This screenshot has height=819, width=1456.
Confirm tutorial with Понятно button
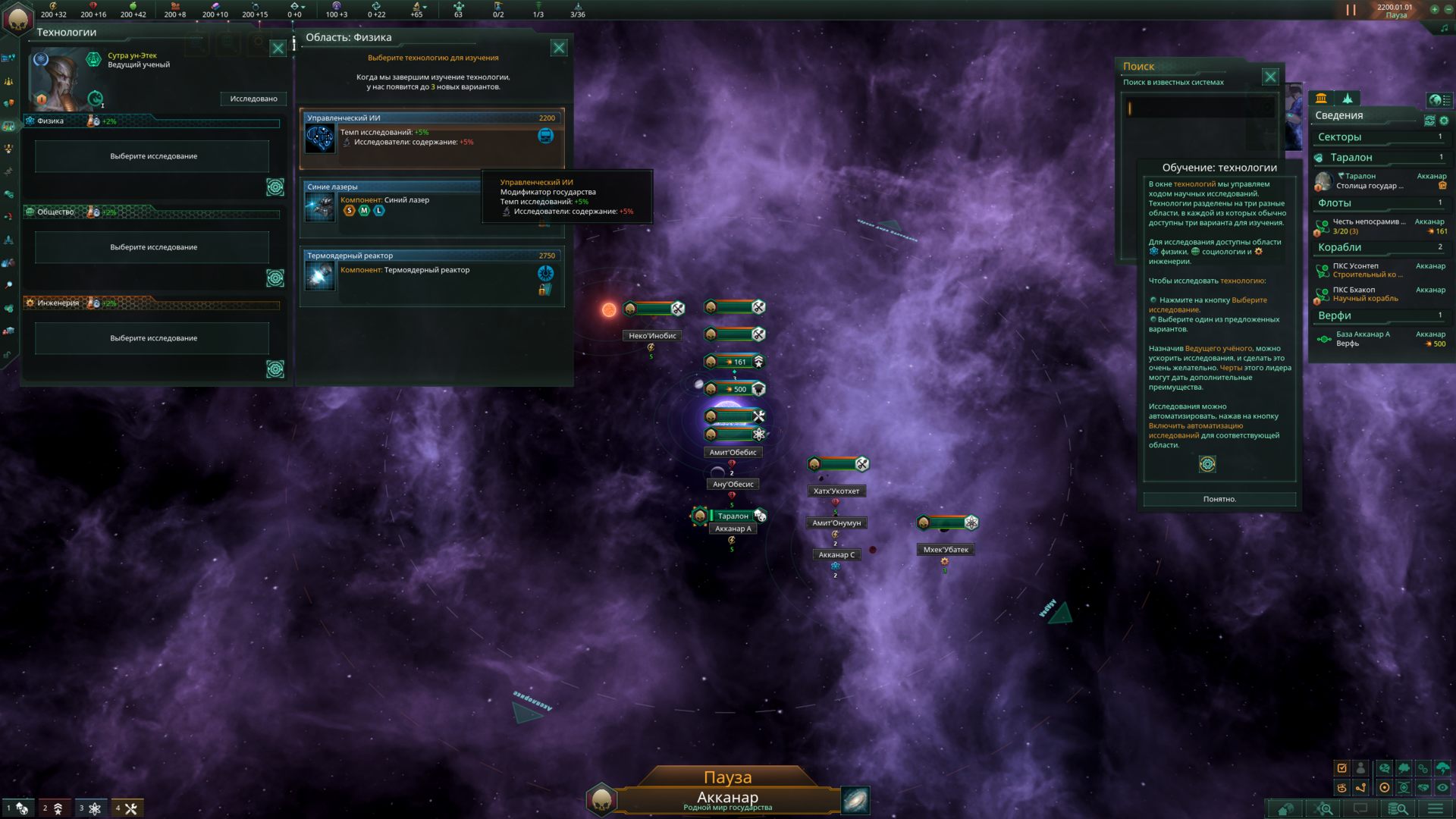pos(1219,499)
